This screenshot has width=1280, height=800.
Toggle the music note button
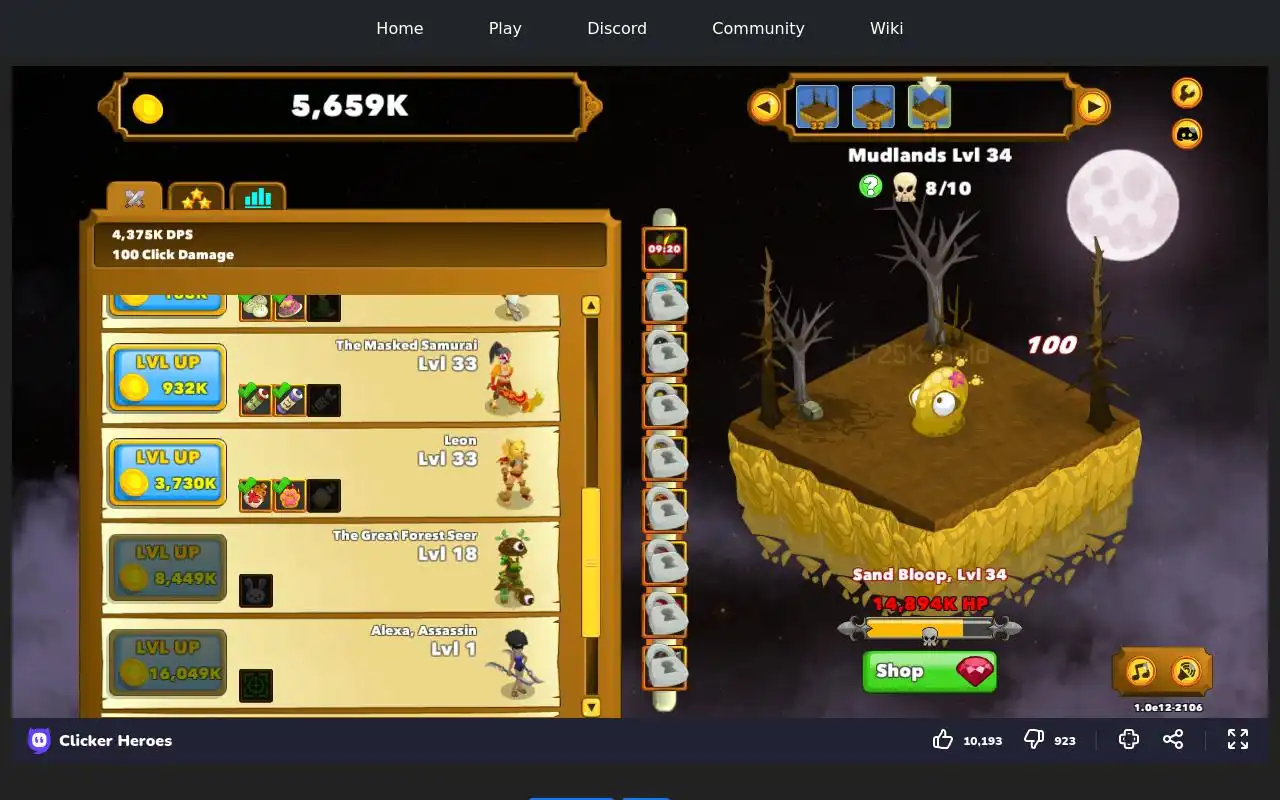[x=1141, y=671]
